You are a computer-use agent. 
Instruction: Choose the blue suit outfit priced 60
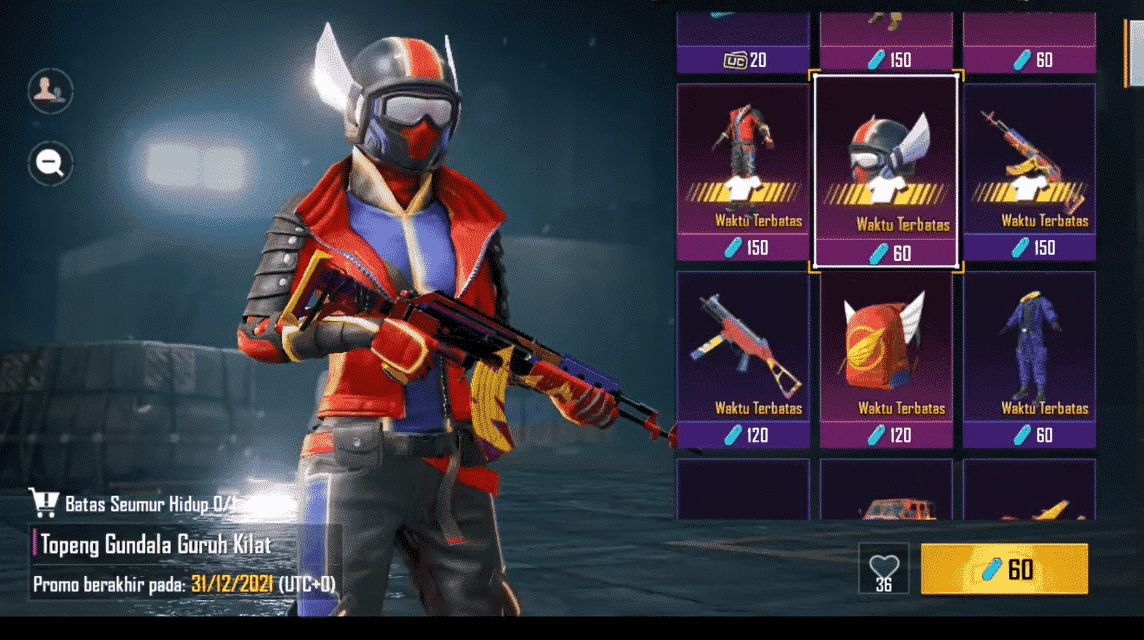[1029, 360]
